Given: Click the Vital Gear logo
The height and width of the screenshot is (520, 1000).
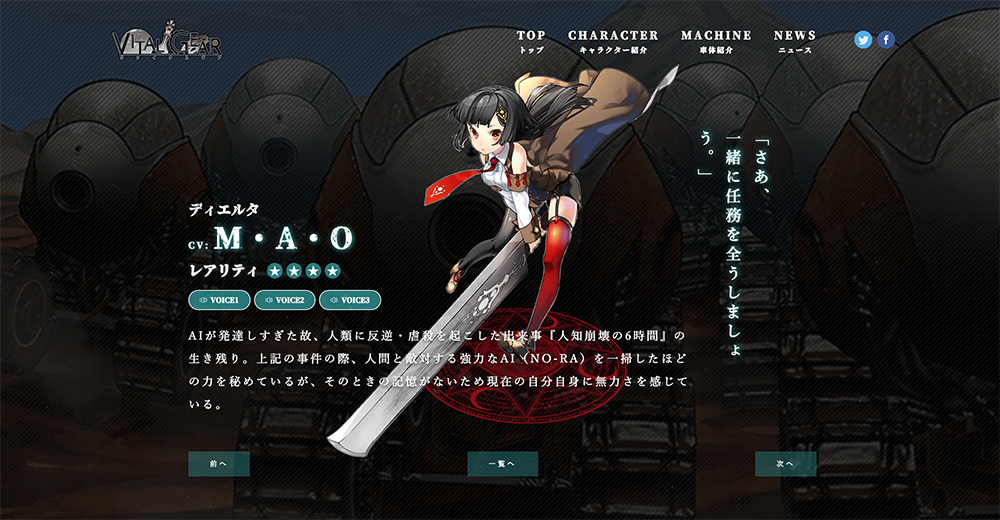Looking at the screenshot, I should [167, 42].
